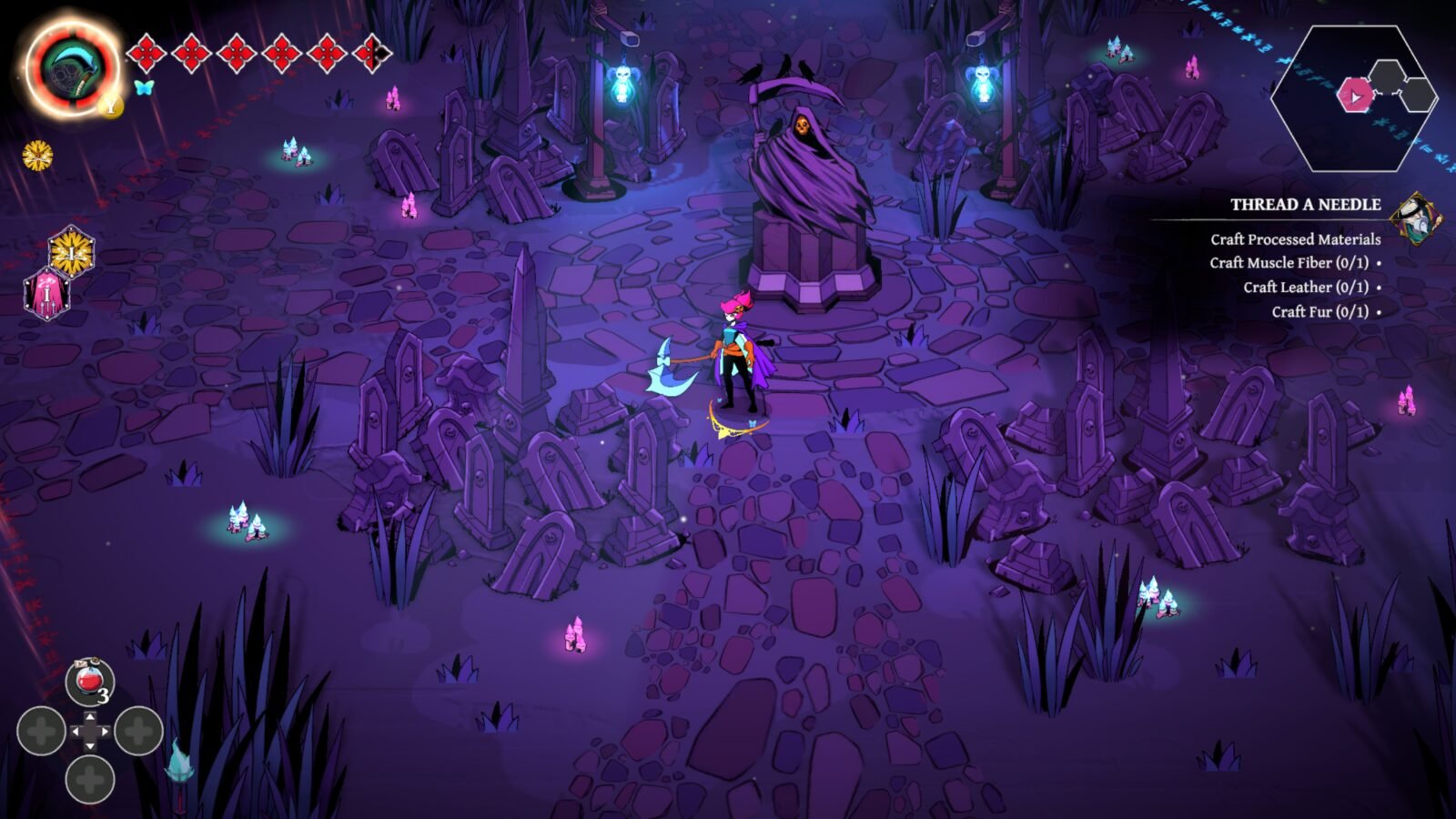Select the Craft Leather objective

[1305, 288]
